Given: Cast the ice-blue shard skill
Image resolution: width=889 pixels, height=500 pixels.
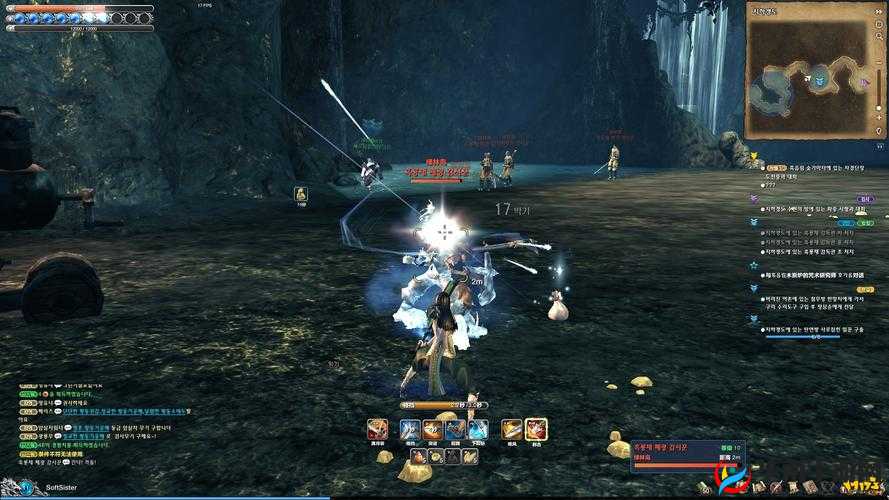Looking at the screenshot, I should click(479, 429).
